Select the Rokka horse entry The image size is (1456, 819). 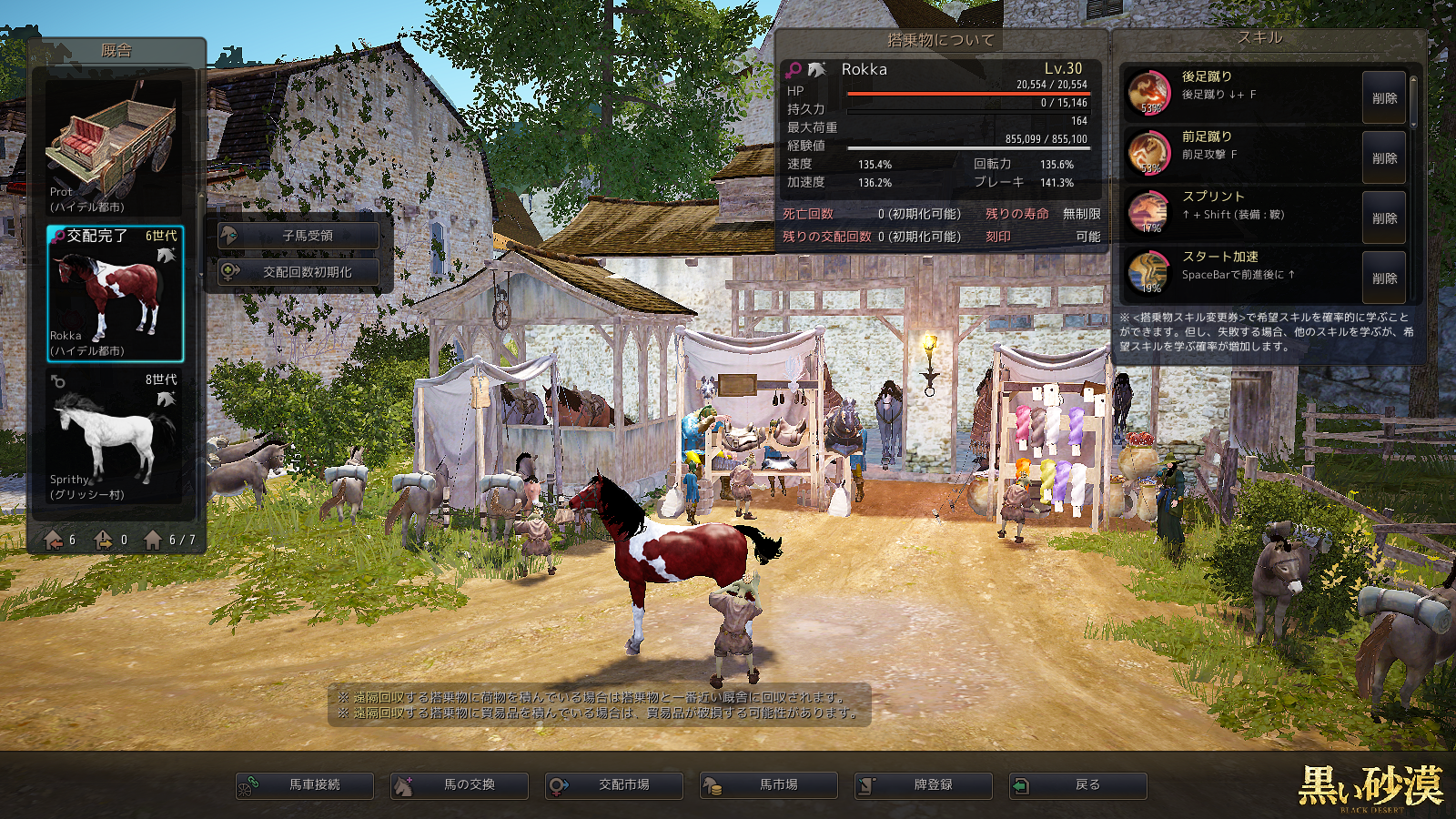pyautogui.click(x=115, y=293)
